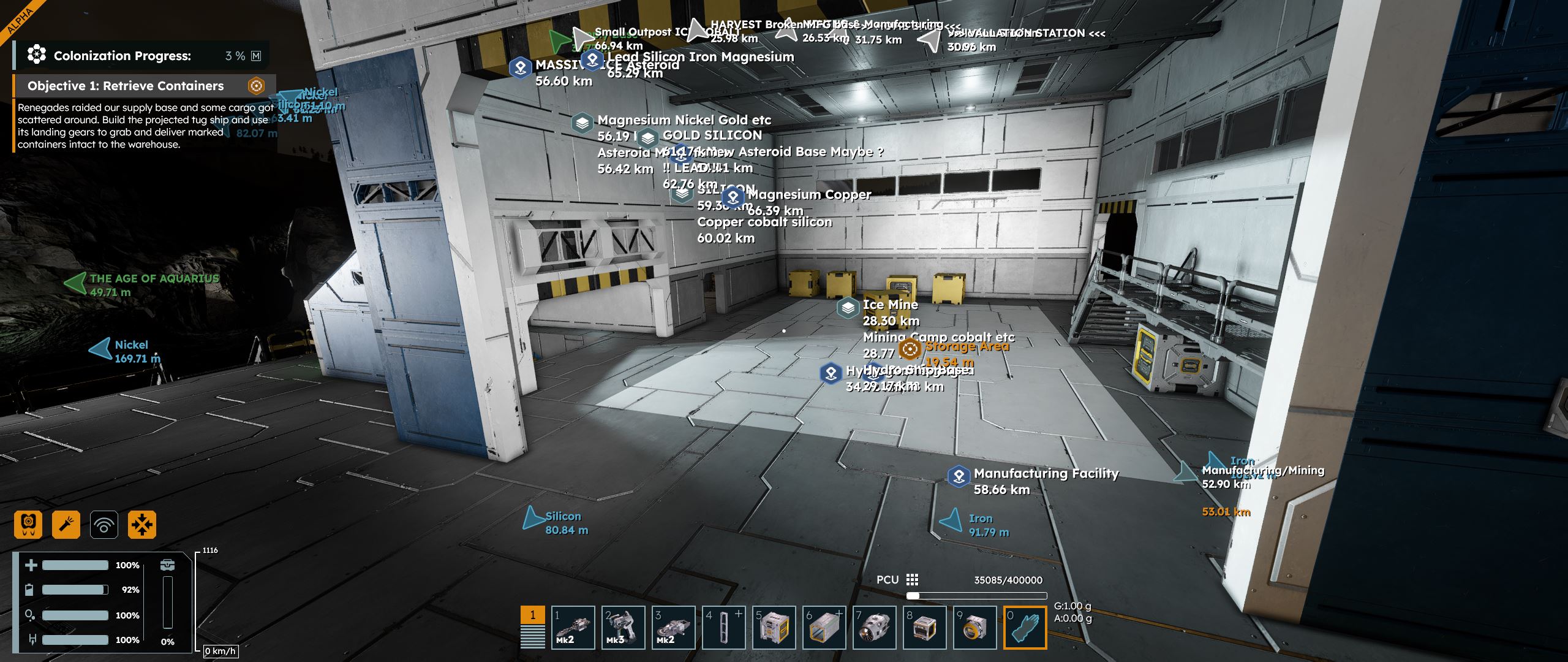Enable the broadcasting signal icon
Screen dimensions: 1568x662
[x=104, y=525]
